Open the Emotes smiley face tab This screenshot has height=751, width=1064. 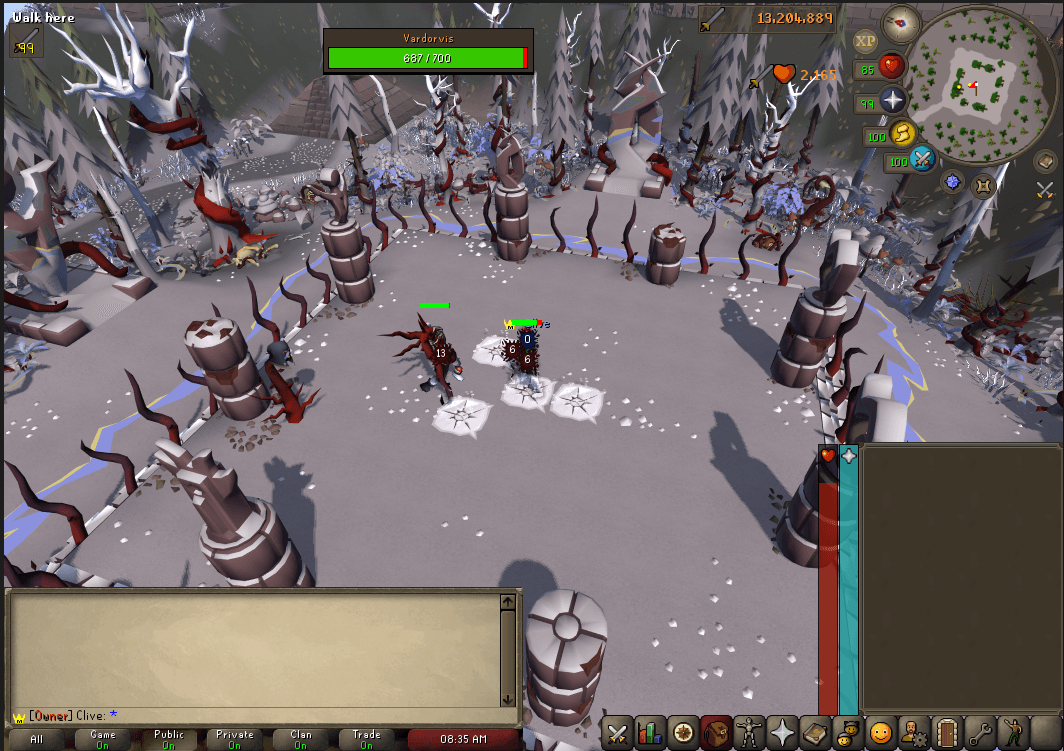[881, 733]
